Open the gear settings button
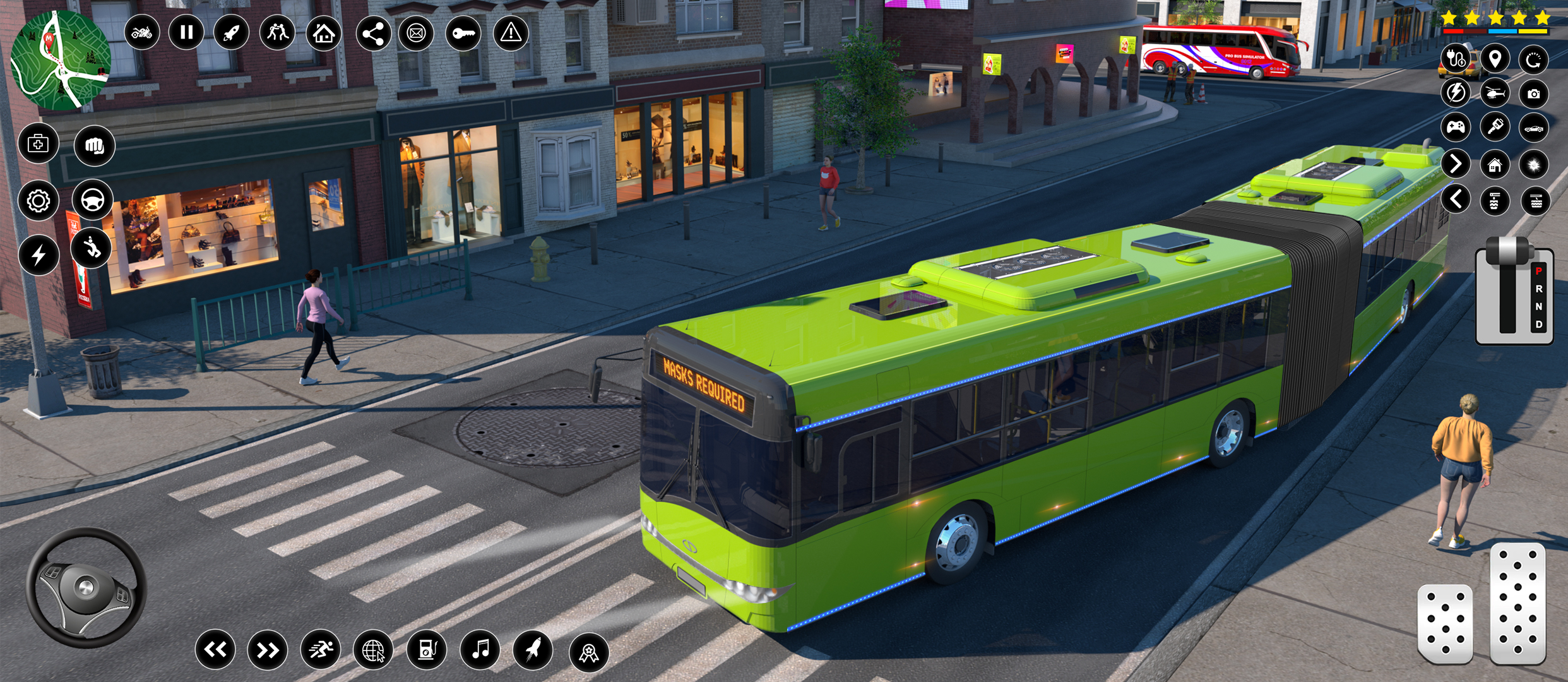The height and width of the screenshot is (682, 1568). click(39, 201)
